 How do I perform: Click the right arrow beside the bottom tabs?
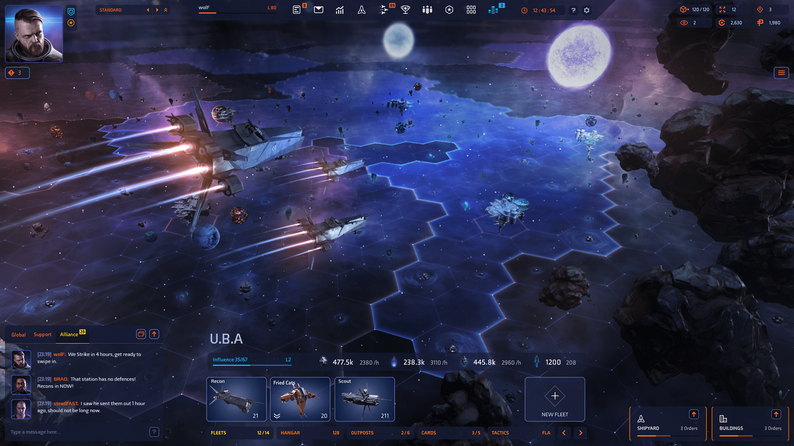tap(580, 433)
